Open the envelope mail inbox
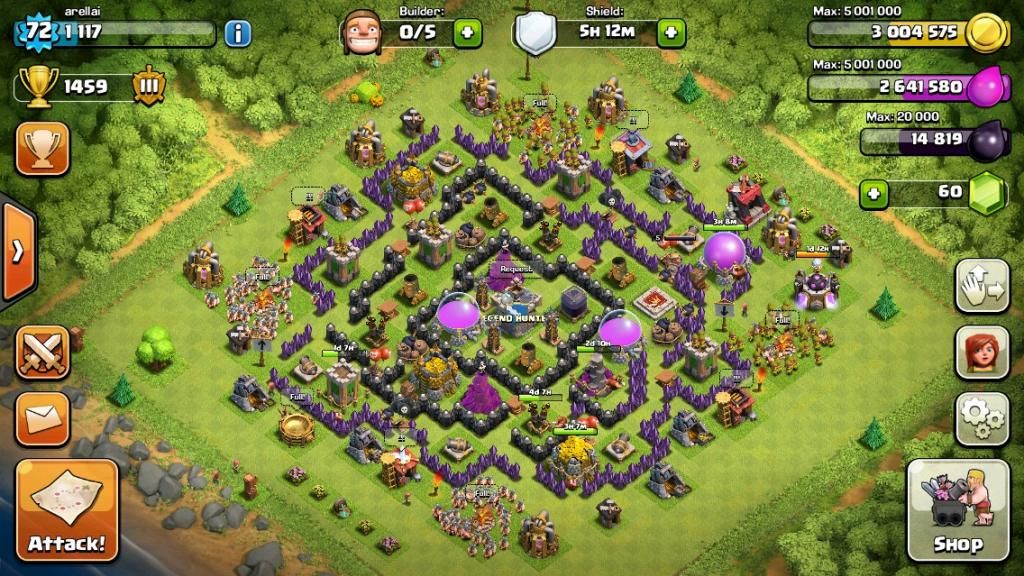 (x=42, y=418)
